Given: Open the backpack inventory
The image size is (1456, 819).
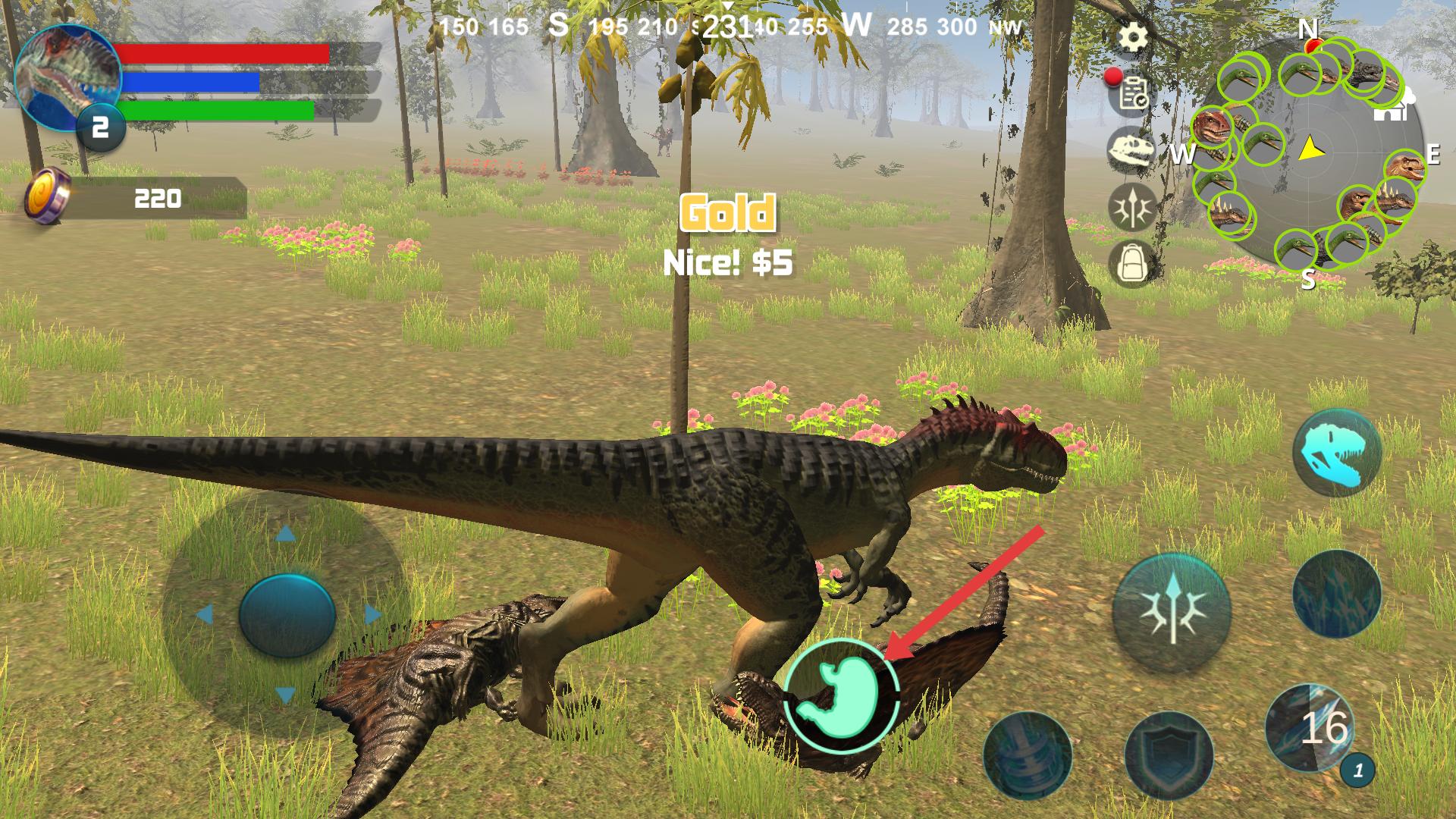Looking at the screenshot, I should point(1132,263).
